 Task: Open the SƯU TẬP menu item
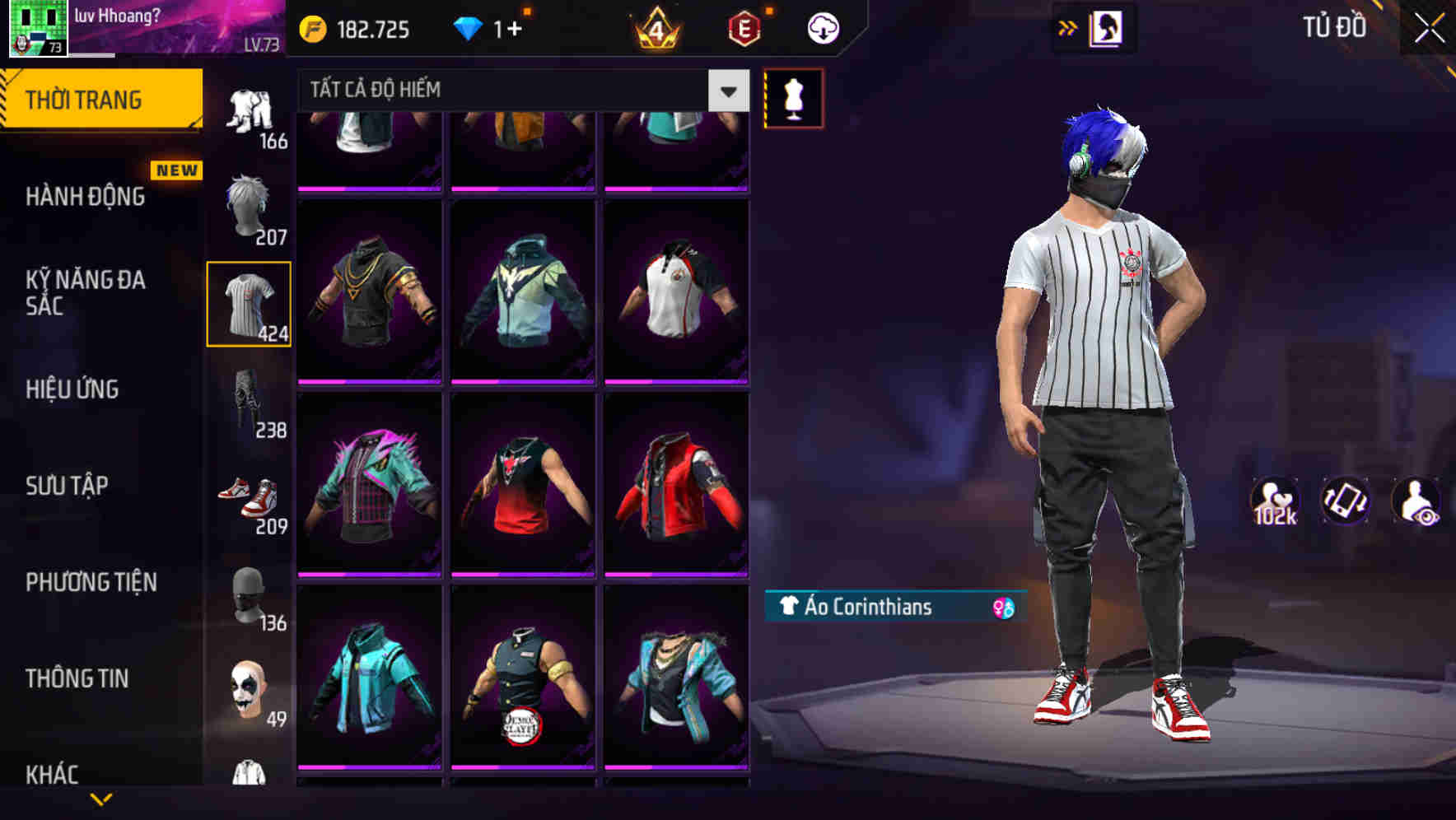[x=66, y=486]
